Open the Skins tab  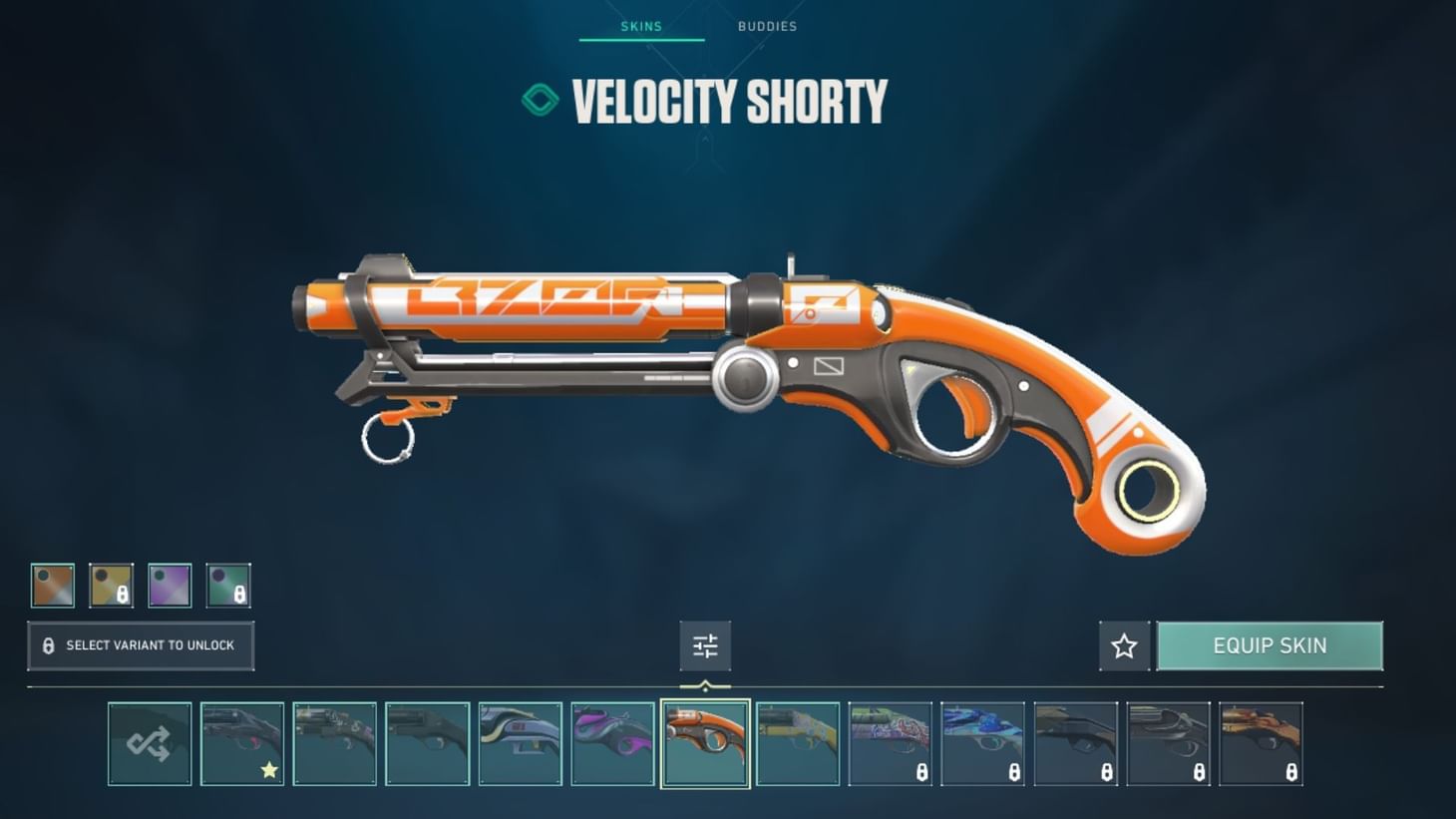pyautogui.click(x=639, y=27)
